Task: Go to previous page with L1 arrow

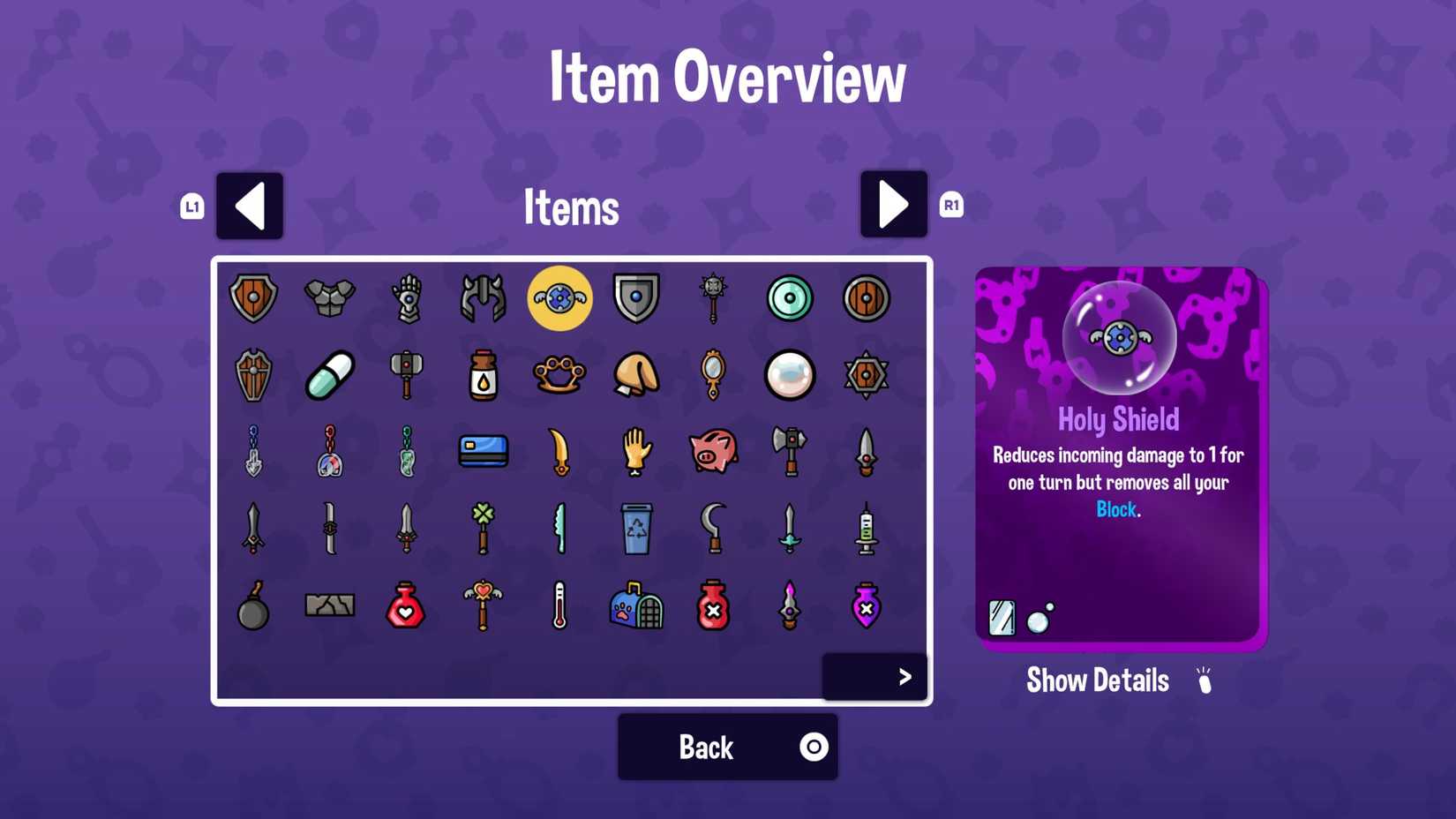Action: click(x=250, y=205)
